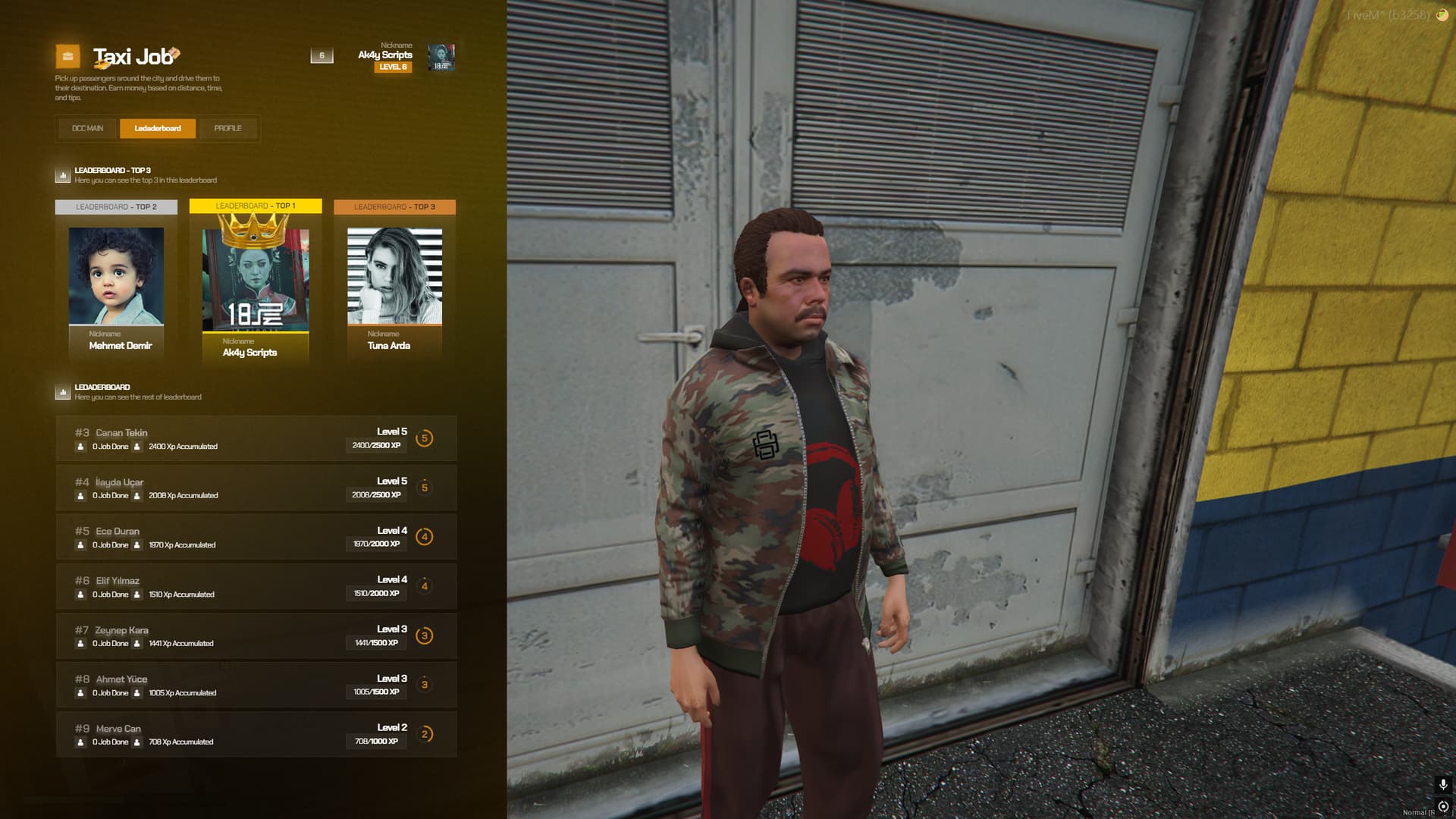Click the Canan Tekin leaderboard row
The image size is (1456, 819).
coord(256,438)
